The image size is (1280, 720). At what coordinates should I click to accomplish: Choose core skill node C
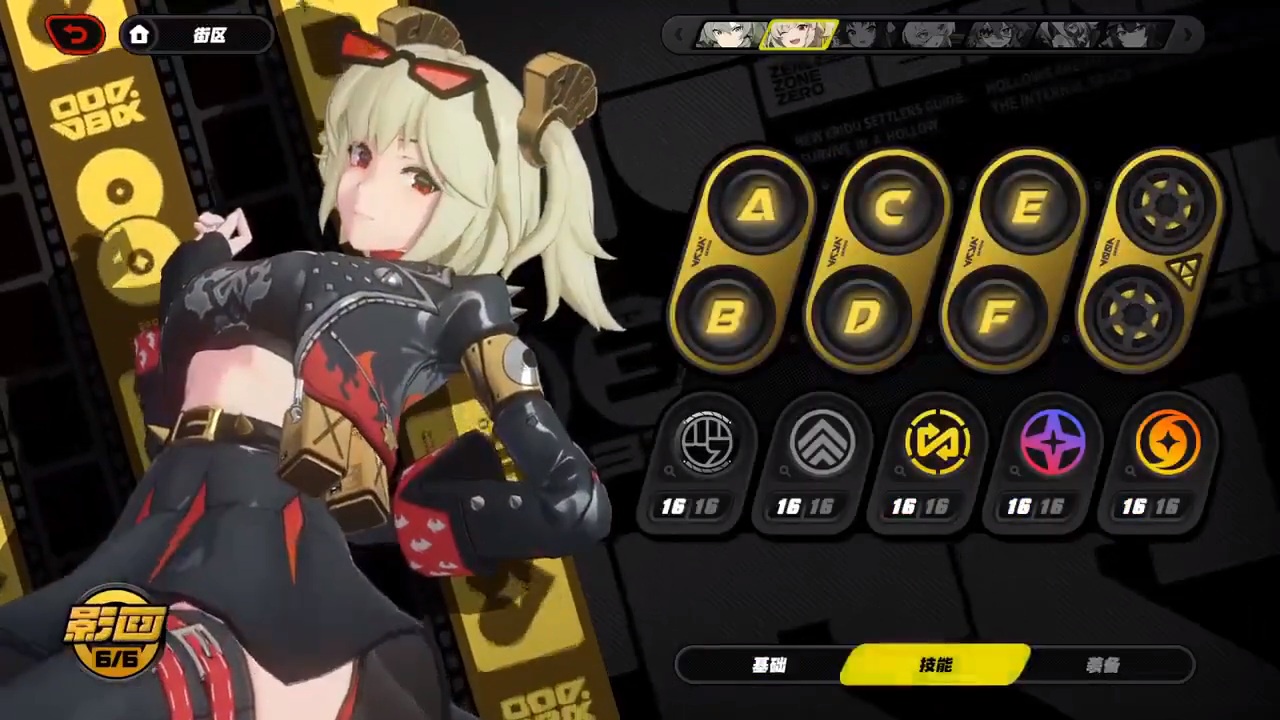click(895, 207)
